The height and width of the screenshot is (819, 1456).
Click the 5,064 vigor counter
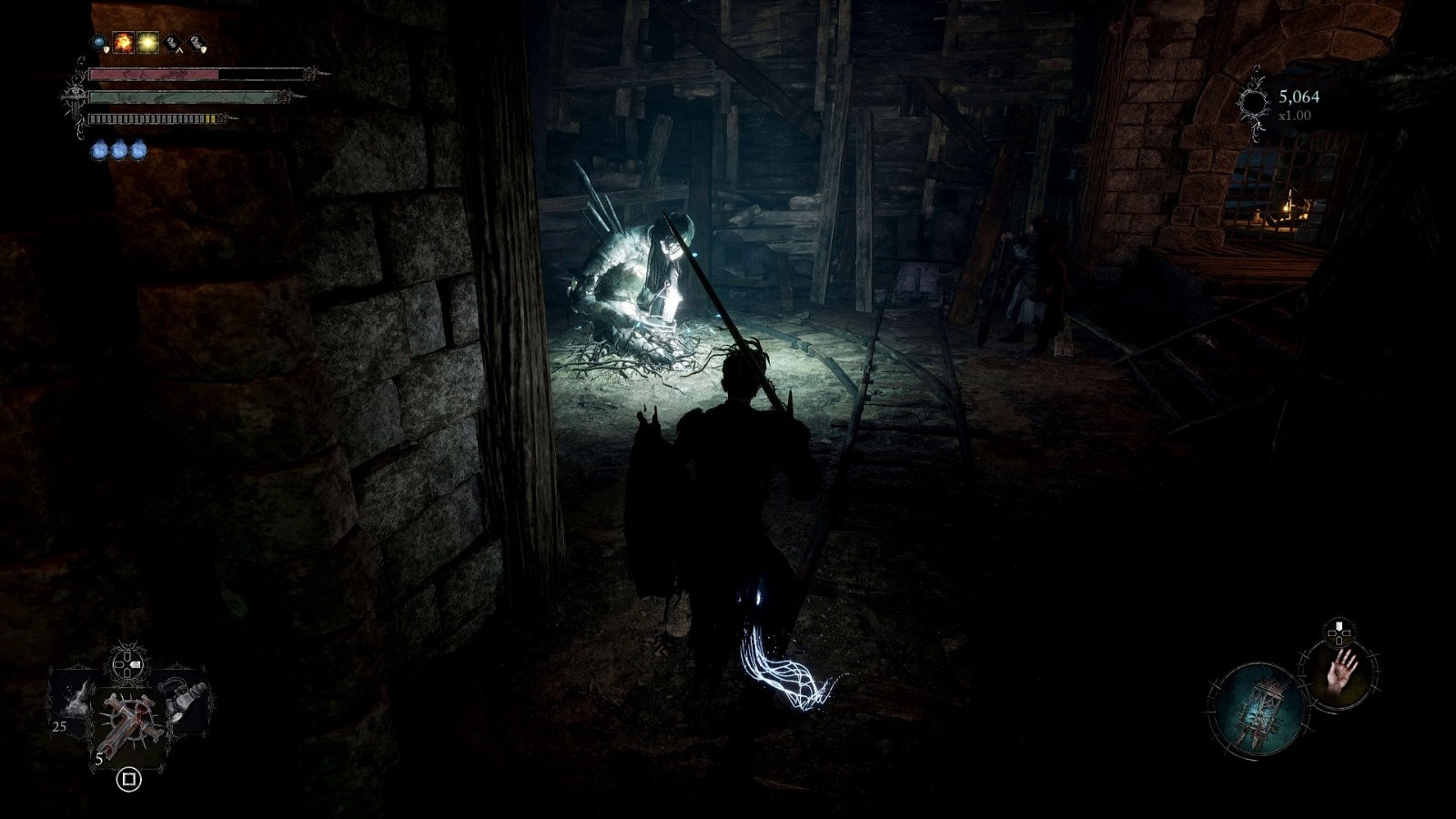1299,96
